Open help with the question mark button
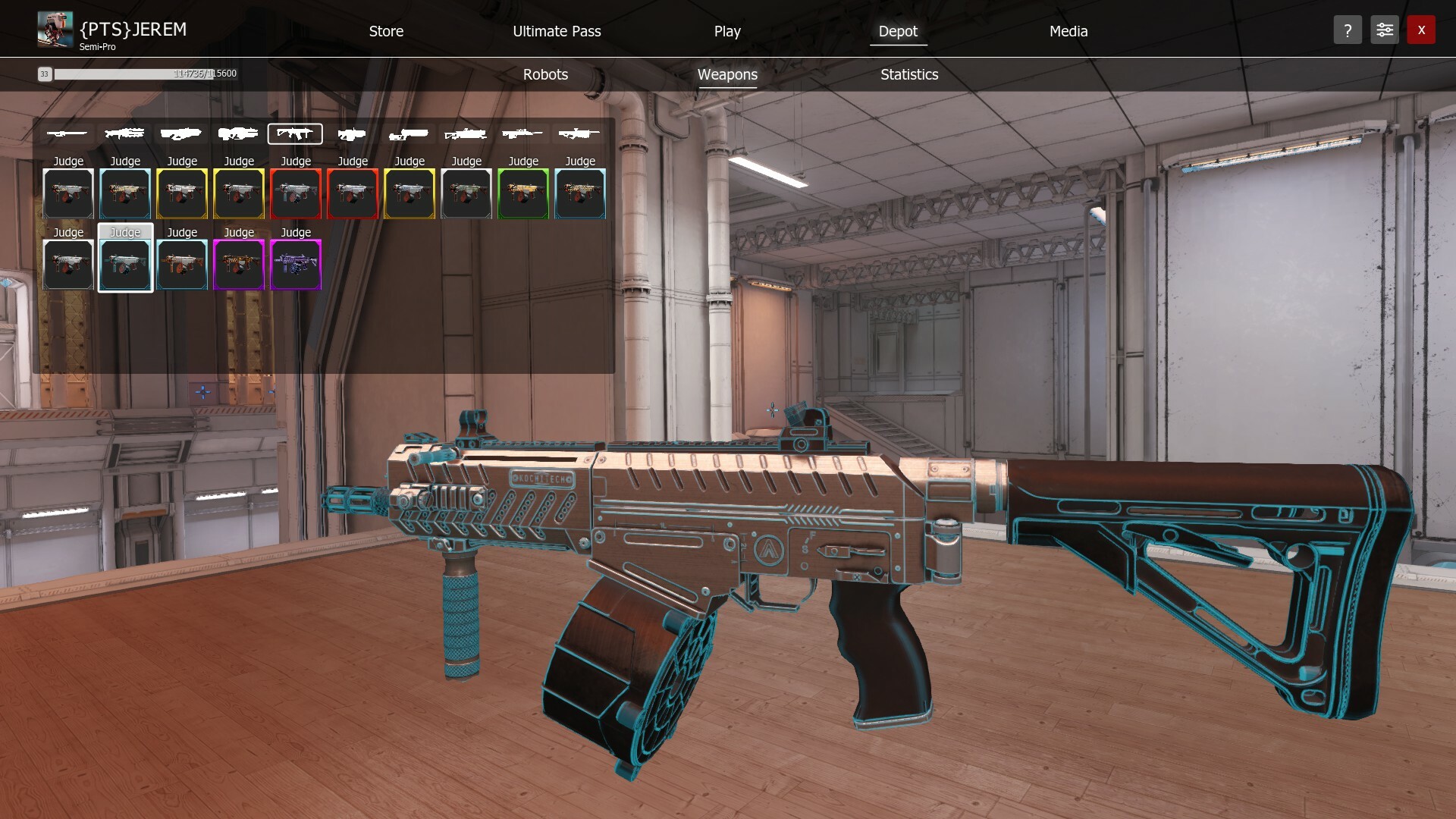The height and width of the screenshot is (819, 1456). tap(1348, 30)
